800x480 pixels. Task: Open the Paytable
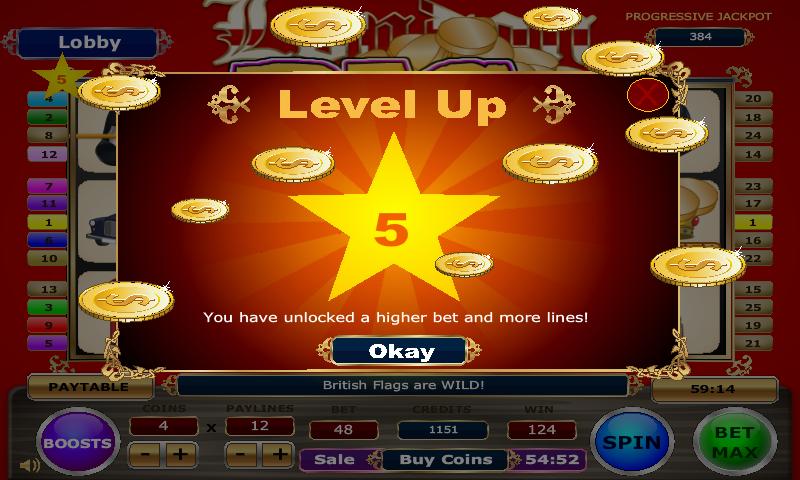pyautogui.click(x=90, y=387)
